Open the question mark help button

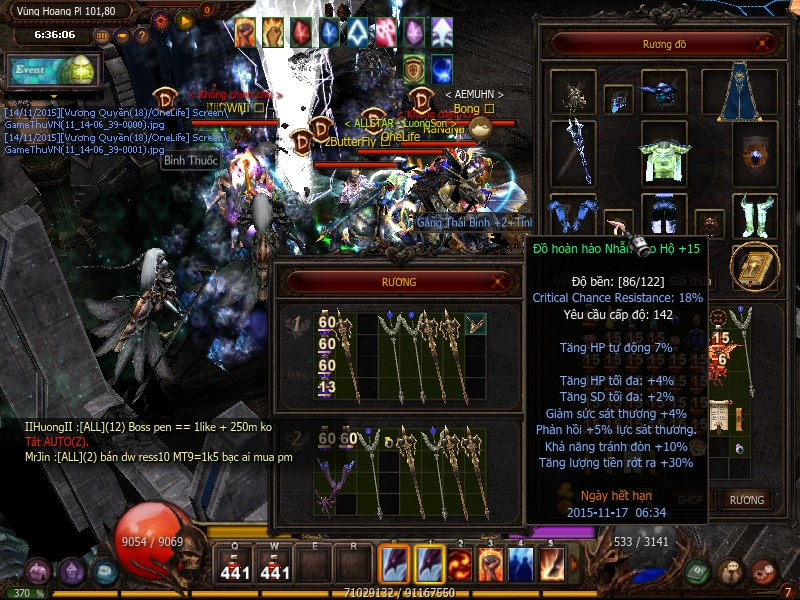[x=143, y=35]
